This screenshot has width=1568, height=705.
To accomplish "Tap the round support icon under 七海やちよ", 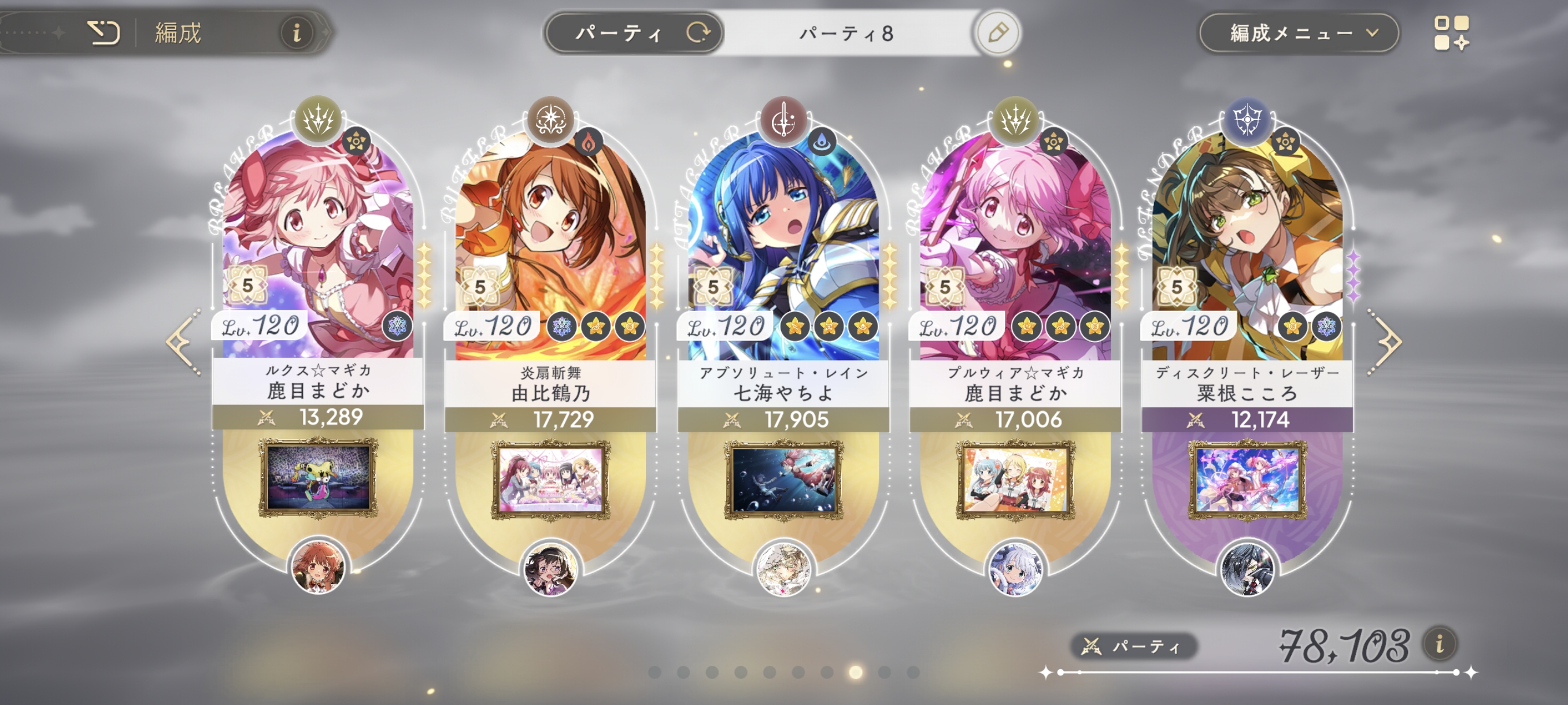I will [783, 570].
